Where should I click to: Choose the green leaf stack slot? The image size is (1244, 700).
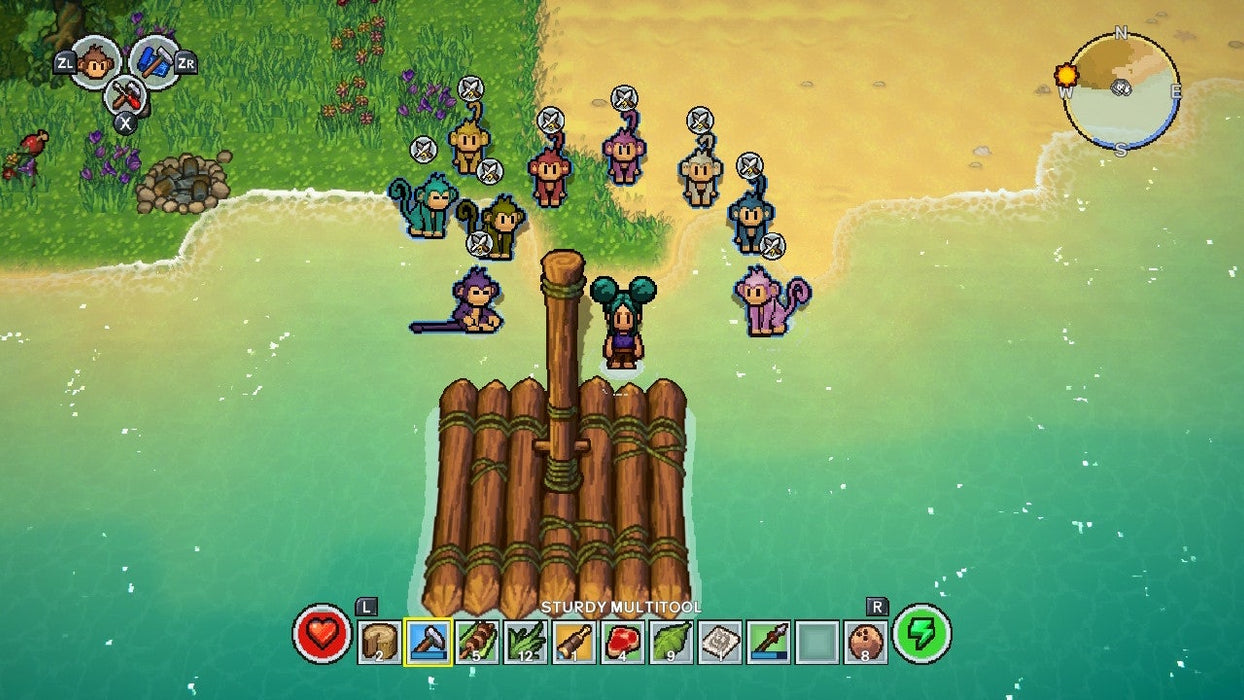[671, 641]
